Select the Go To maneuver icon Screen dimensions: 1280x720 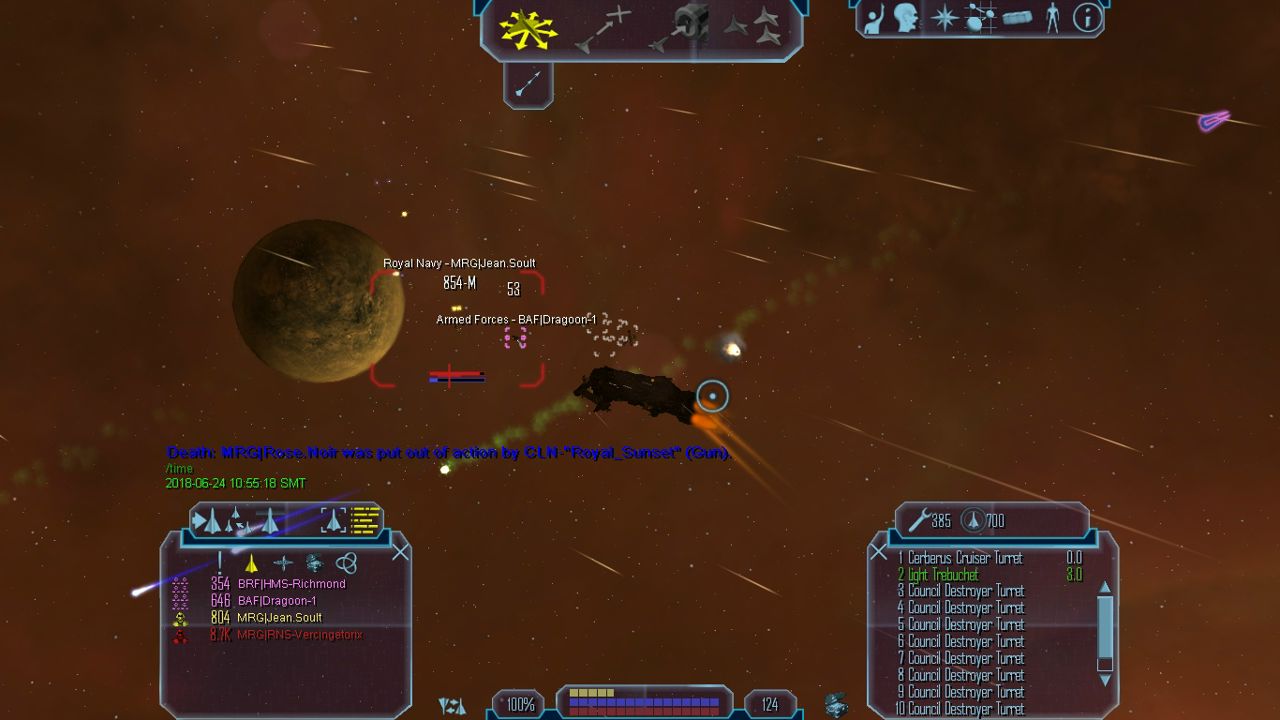point(603,28)
